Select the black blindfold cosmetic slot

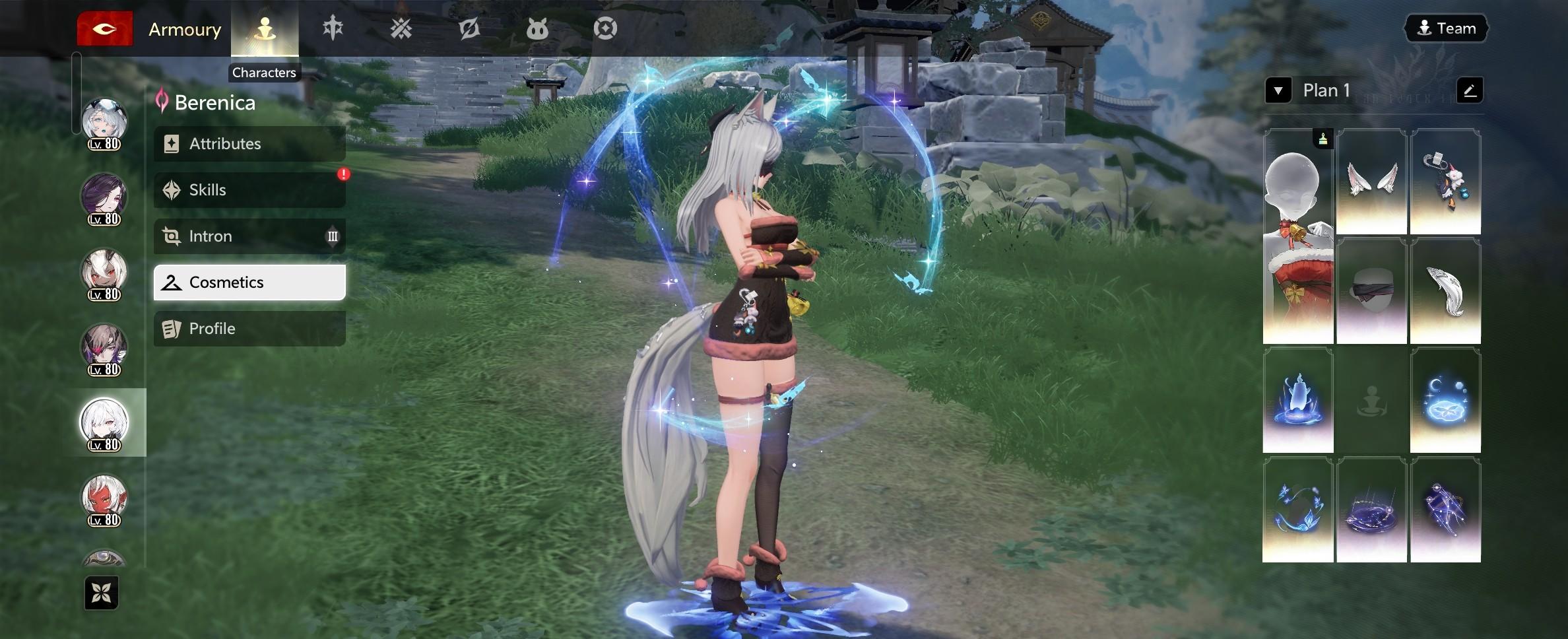(x=1371, y=291)
